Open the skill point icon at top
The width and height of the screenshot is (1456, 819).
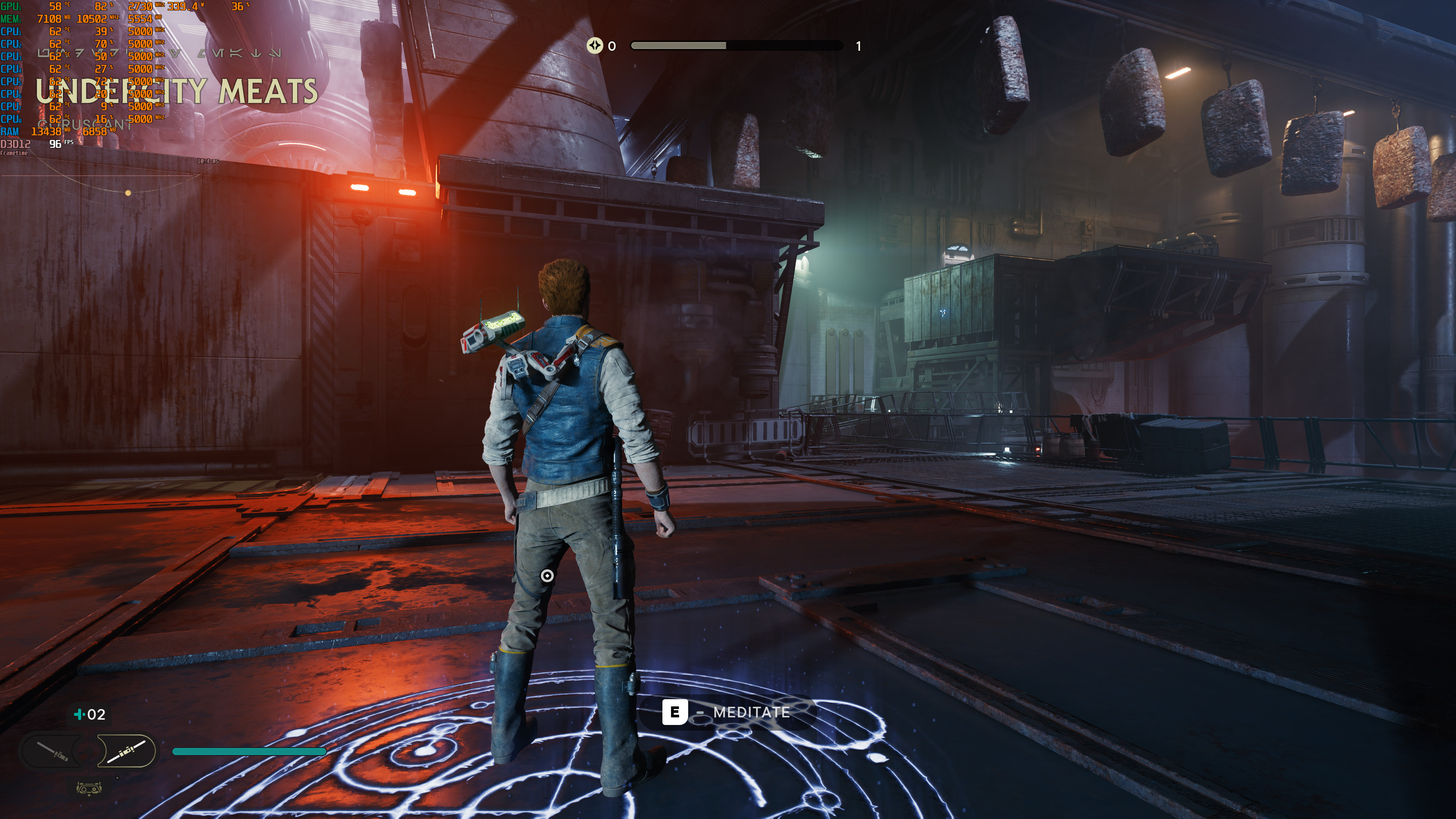tap(595, 45)
